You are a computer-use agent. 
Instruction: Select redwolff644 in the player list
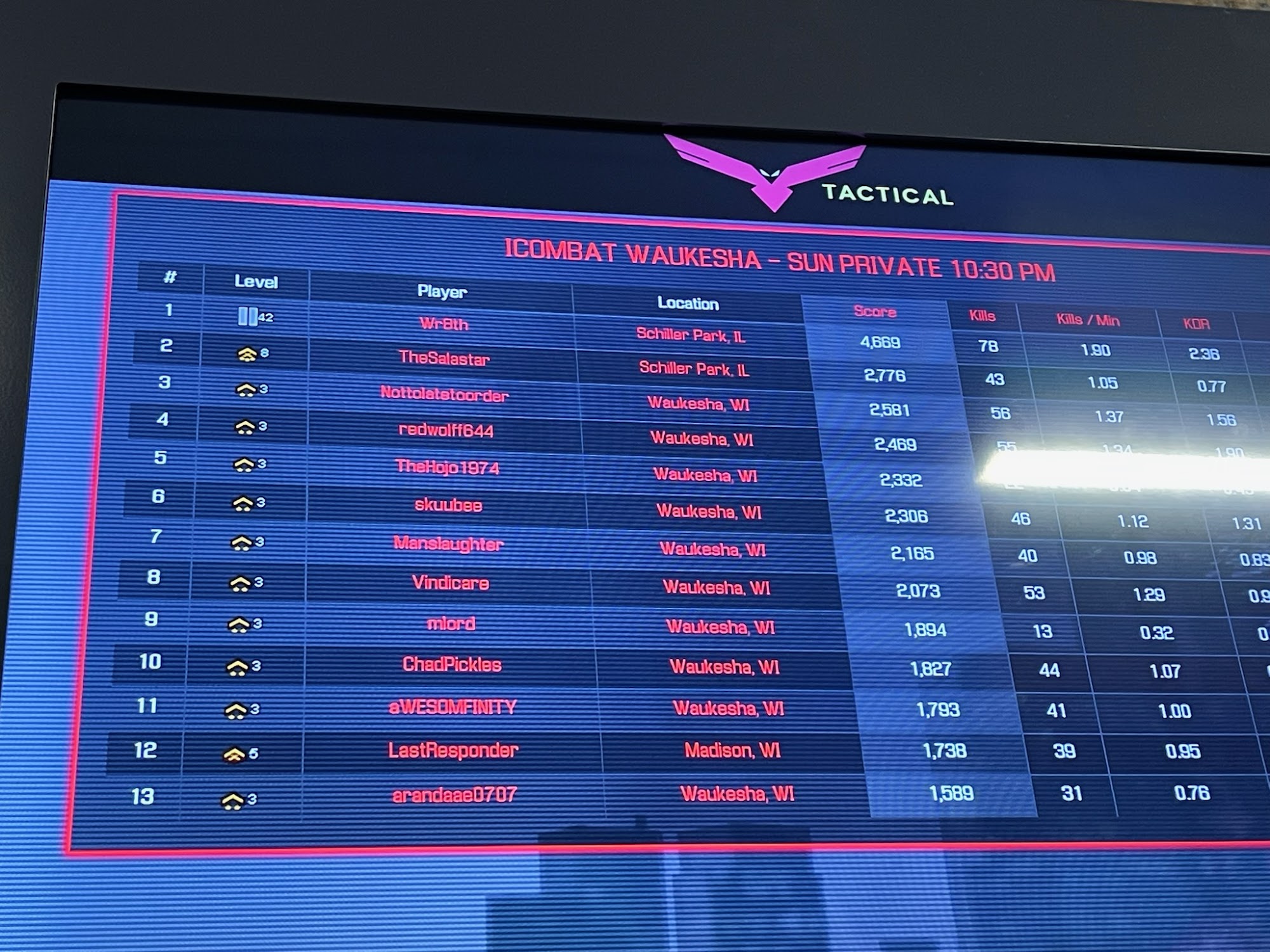[x=446, y=430]
